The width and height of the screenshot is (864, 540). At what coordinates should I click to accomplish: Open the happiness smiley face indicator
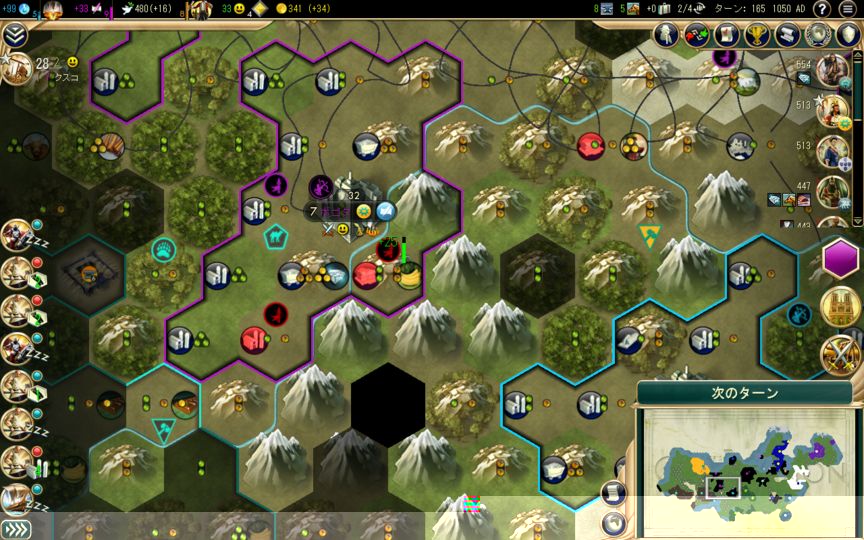[240, 9]
